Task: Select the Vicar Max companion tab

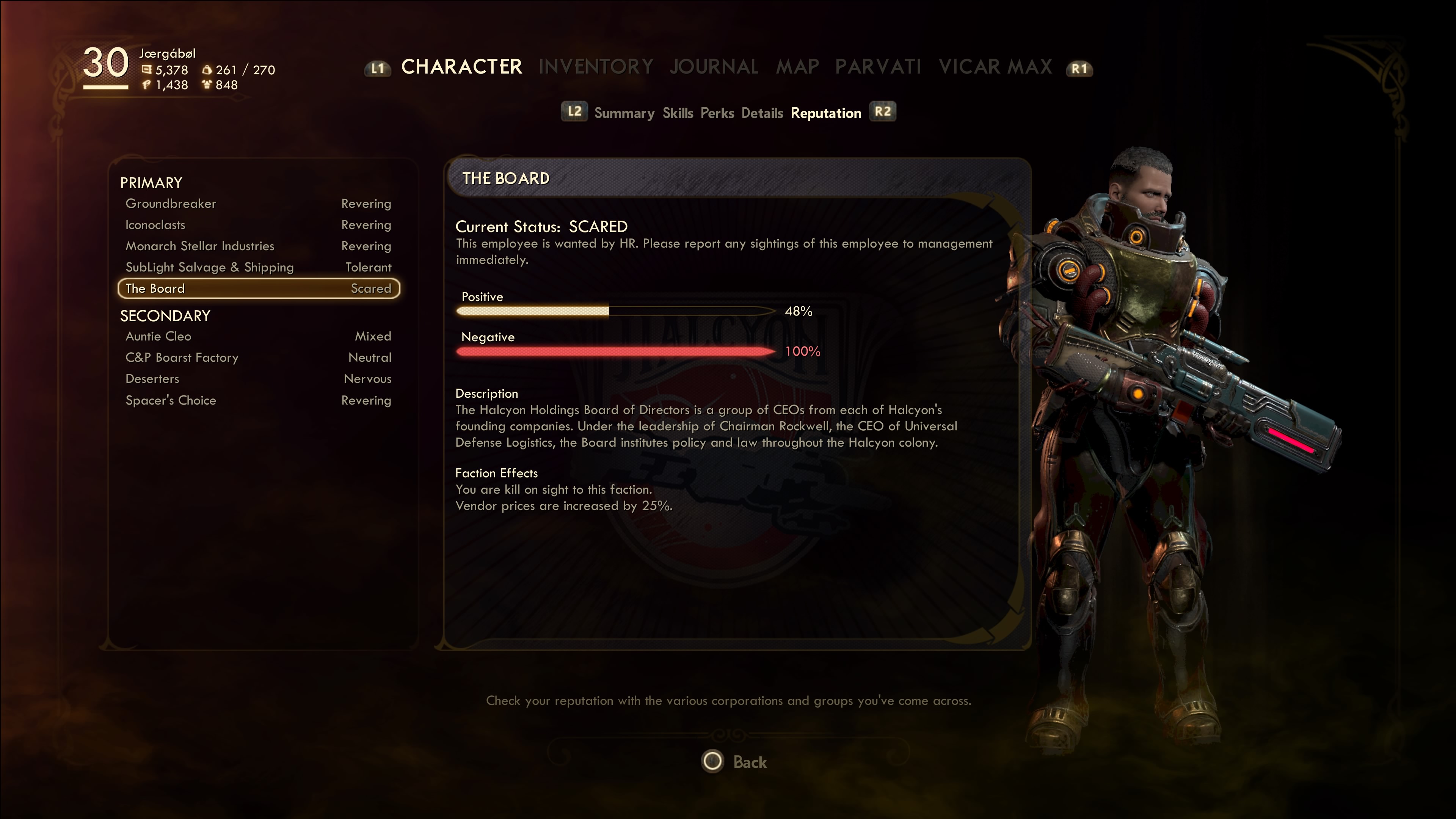Action: [995, 67]
